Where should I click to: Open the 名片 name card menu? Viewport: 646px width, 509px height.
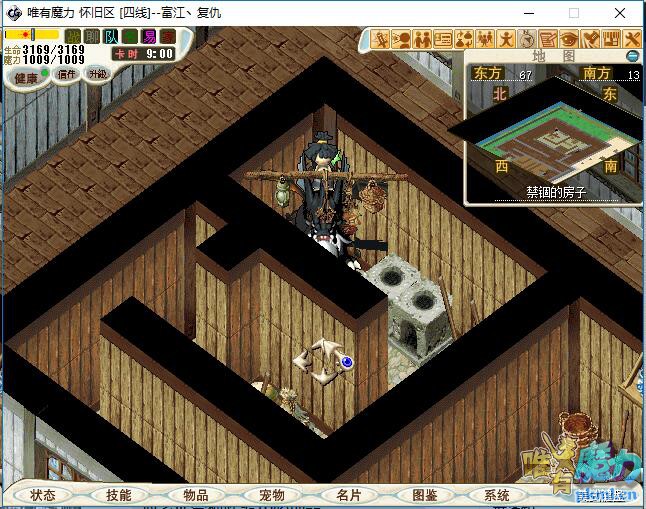tap(348, 495)
